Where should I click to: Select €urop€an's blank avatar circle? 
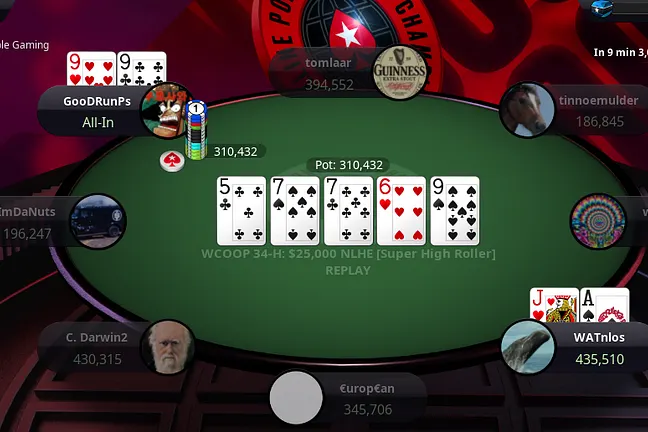point(297,398)
